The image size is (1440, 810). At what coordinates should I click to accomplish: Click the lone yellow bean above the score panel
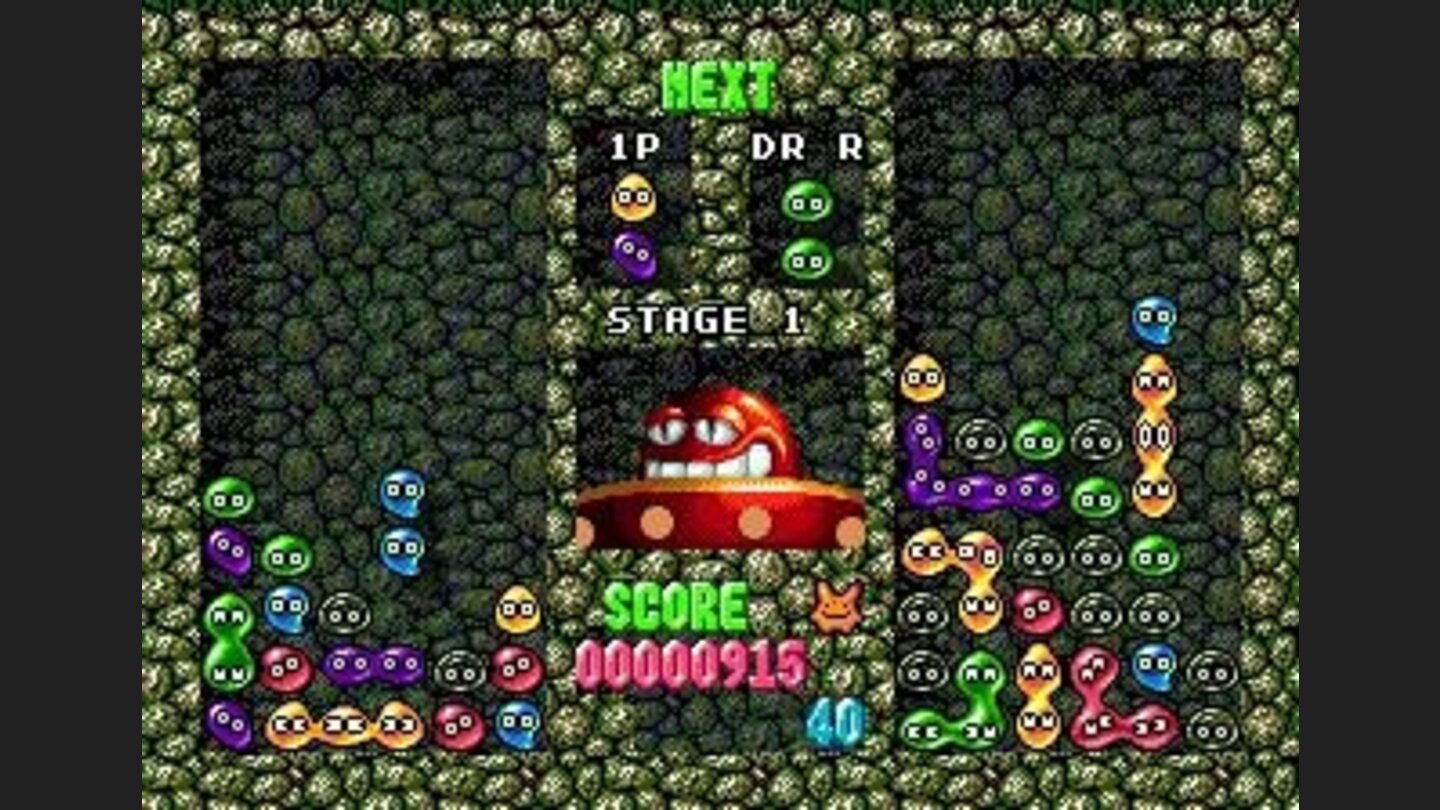tap(516, 608)
